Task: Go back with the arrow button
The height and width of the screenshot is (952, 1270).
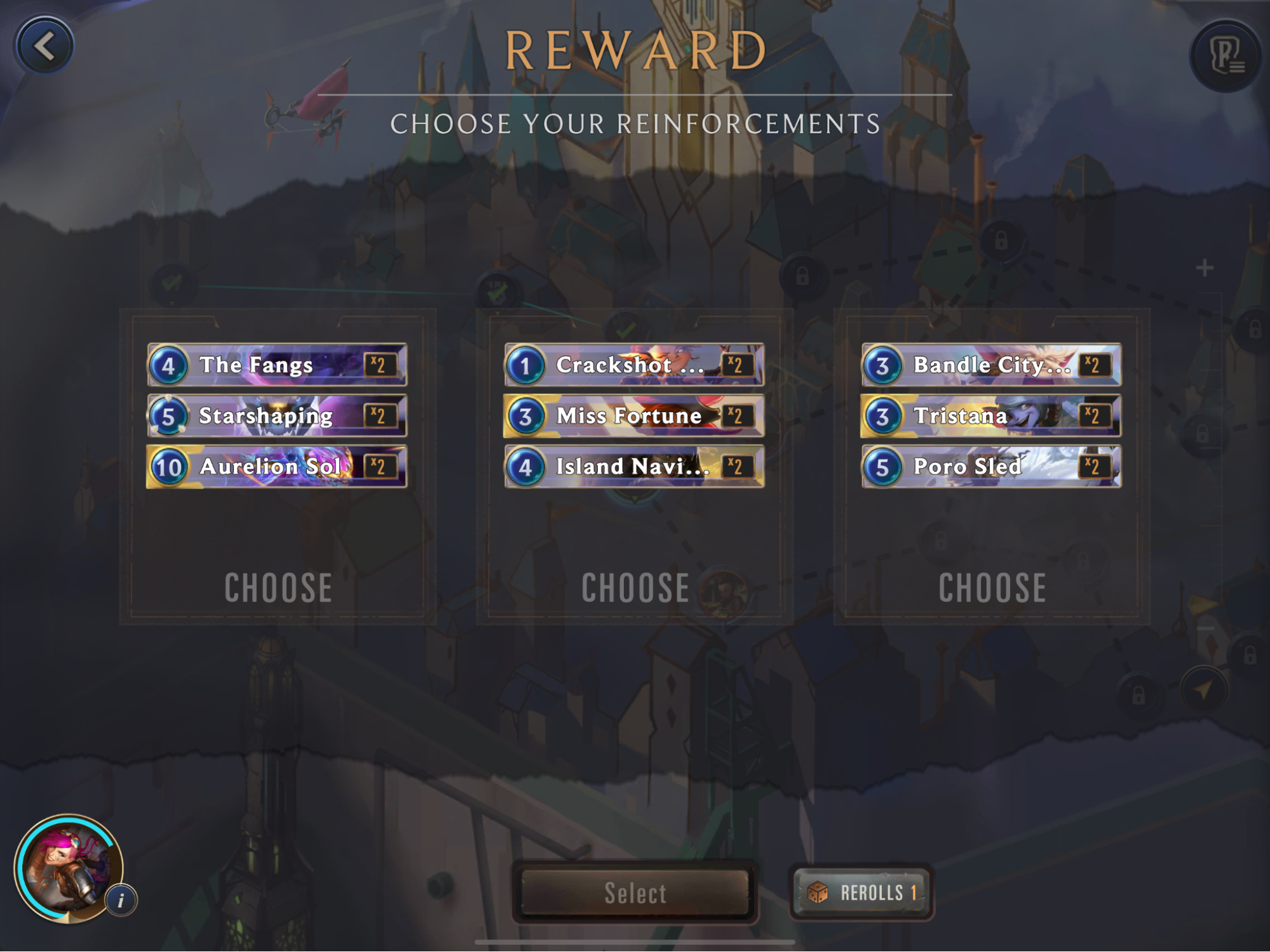Action: pyautogui.click(x=45, y=46)
